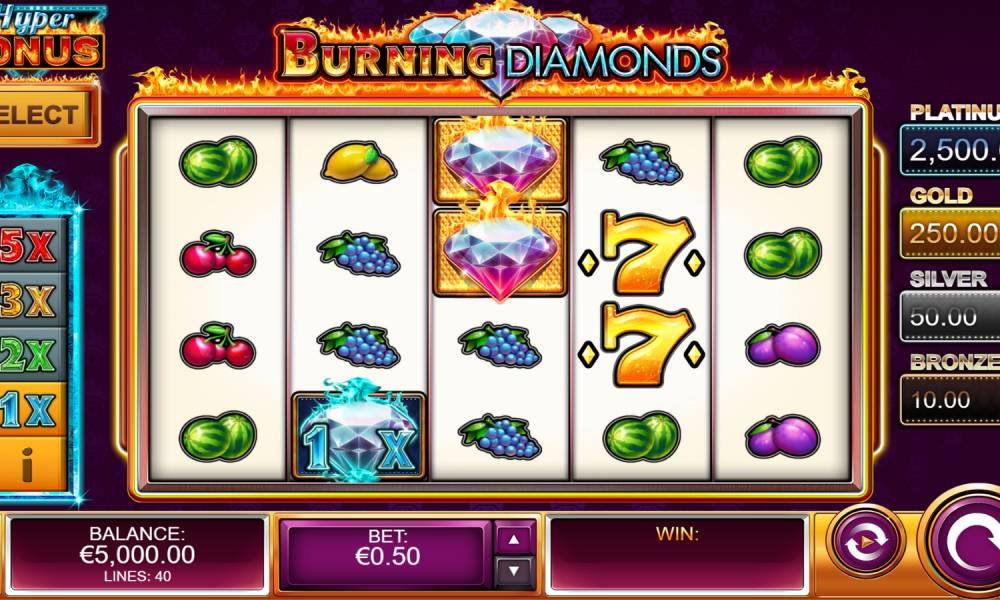
Task: Decrease the bet with the down arrow
Action: pyautogui.click(x=514, y=571)
